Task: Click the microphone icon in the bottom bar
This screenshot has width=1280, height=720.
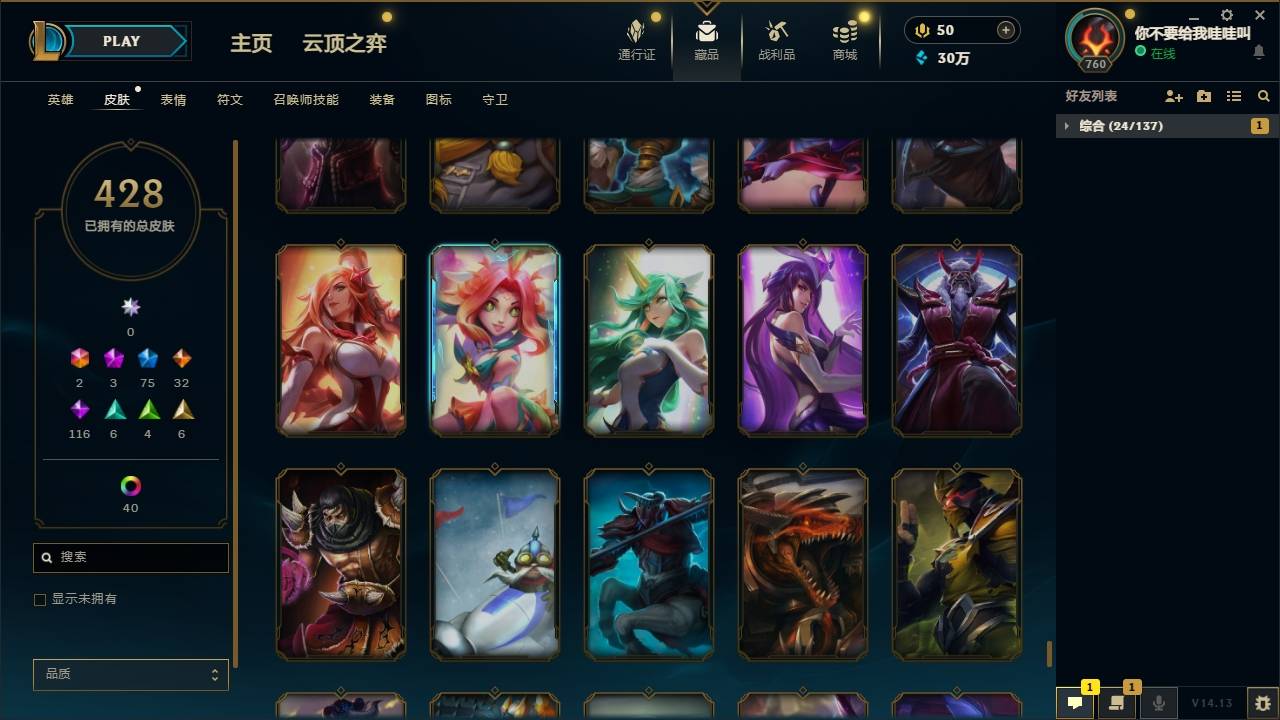Action: (x=1160, y=704)
